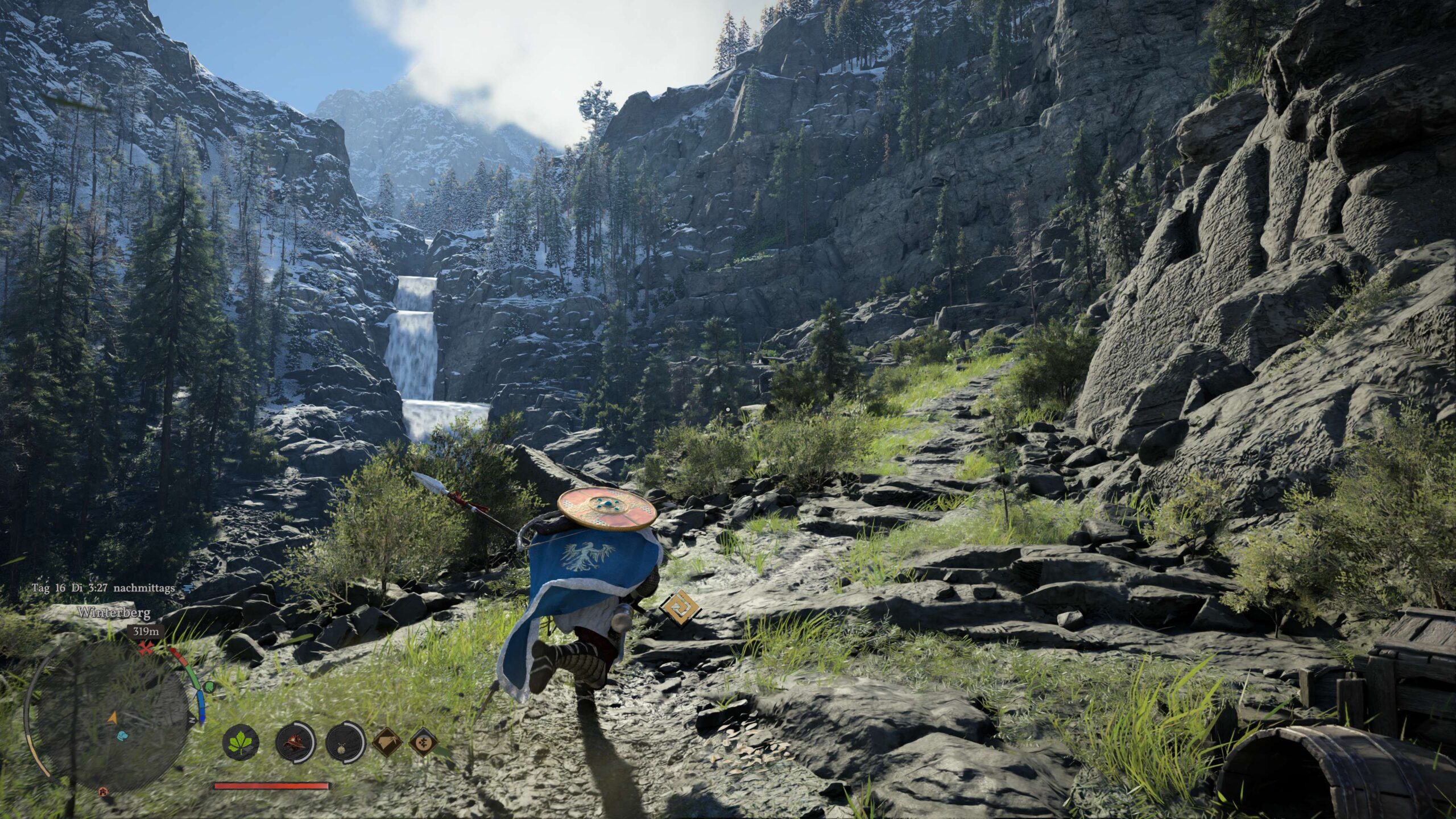Select the amulet equipment slot
This screenshot has width=1456, height=819.
pos(345,742)
